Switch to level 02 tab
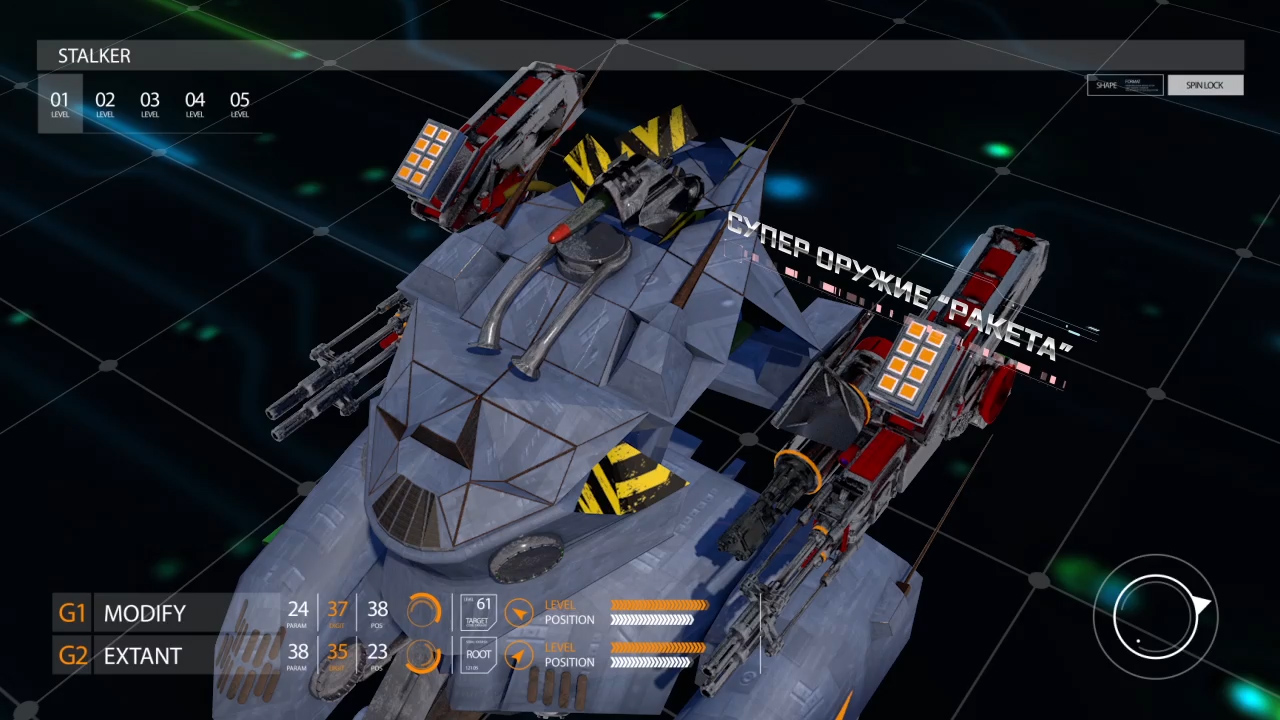Image resolution: width=1280 pixels, height=720 pixels. 105,103
